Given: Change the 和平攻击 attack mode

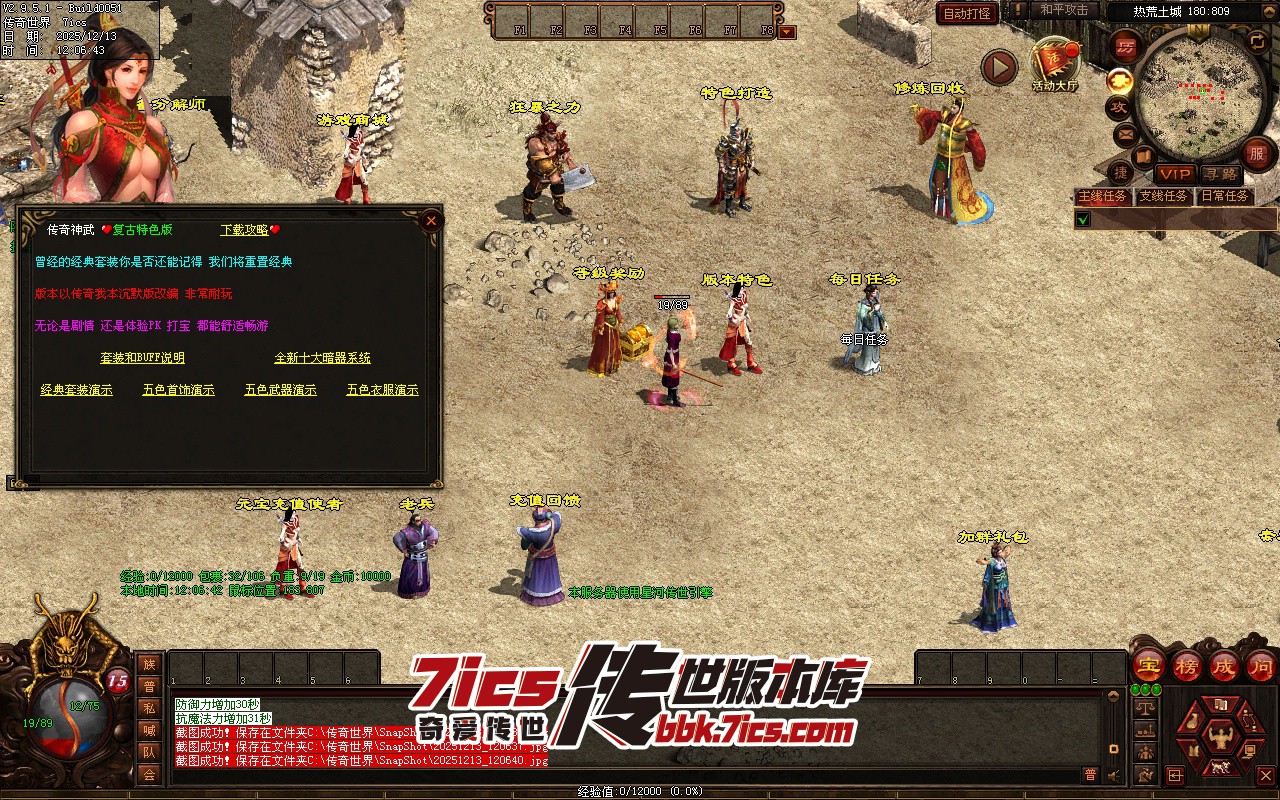Looking at the screenshot, I should (1064, 10).
